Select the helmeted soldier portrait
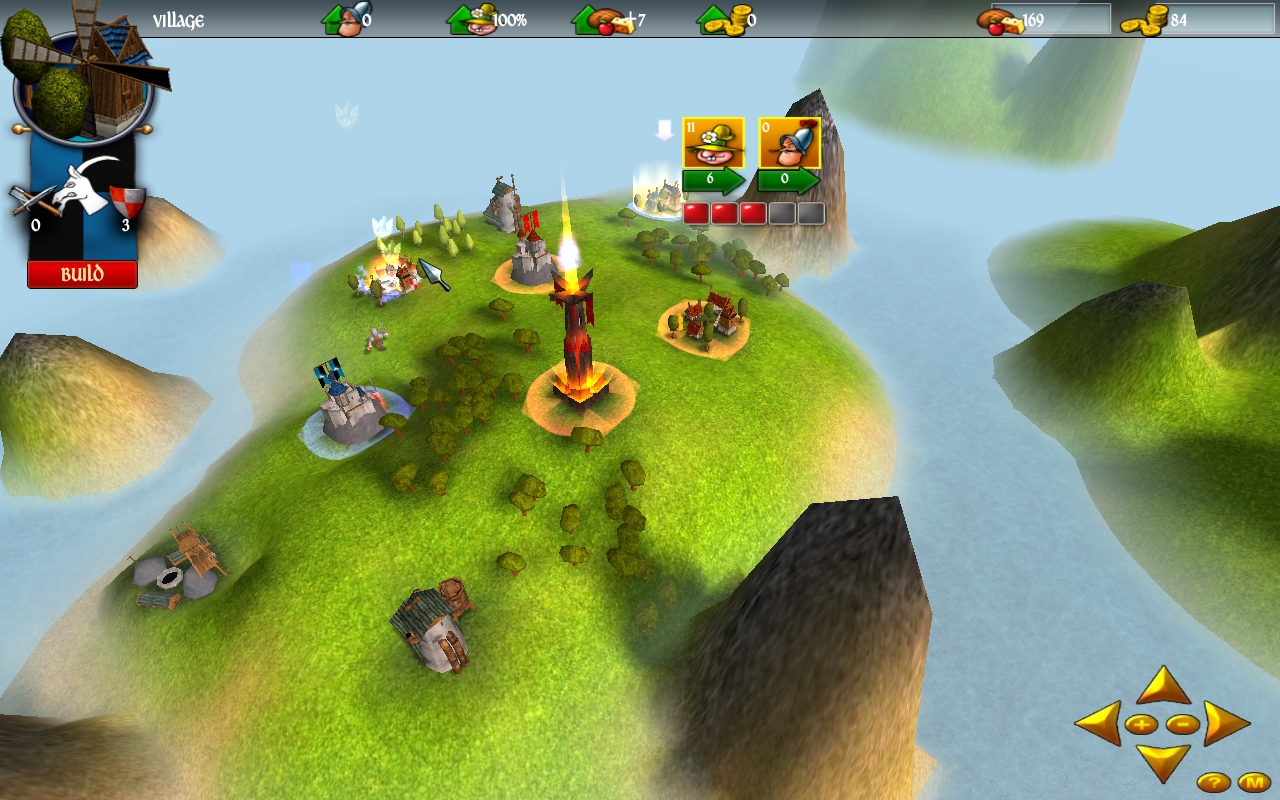The height and width of the screenshot is (800, 1280). click(x=789, y=143)
